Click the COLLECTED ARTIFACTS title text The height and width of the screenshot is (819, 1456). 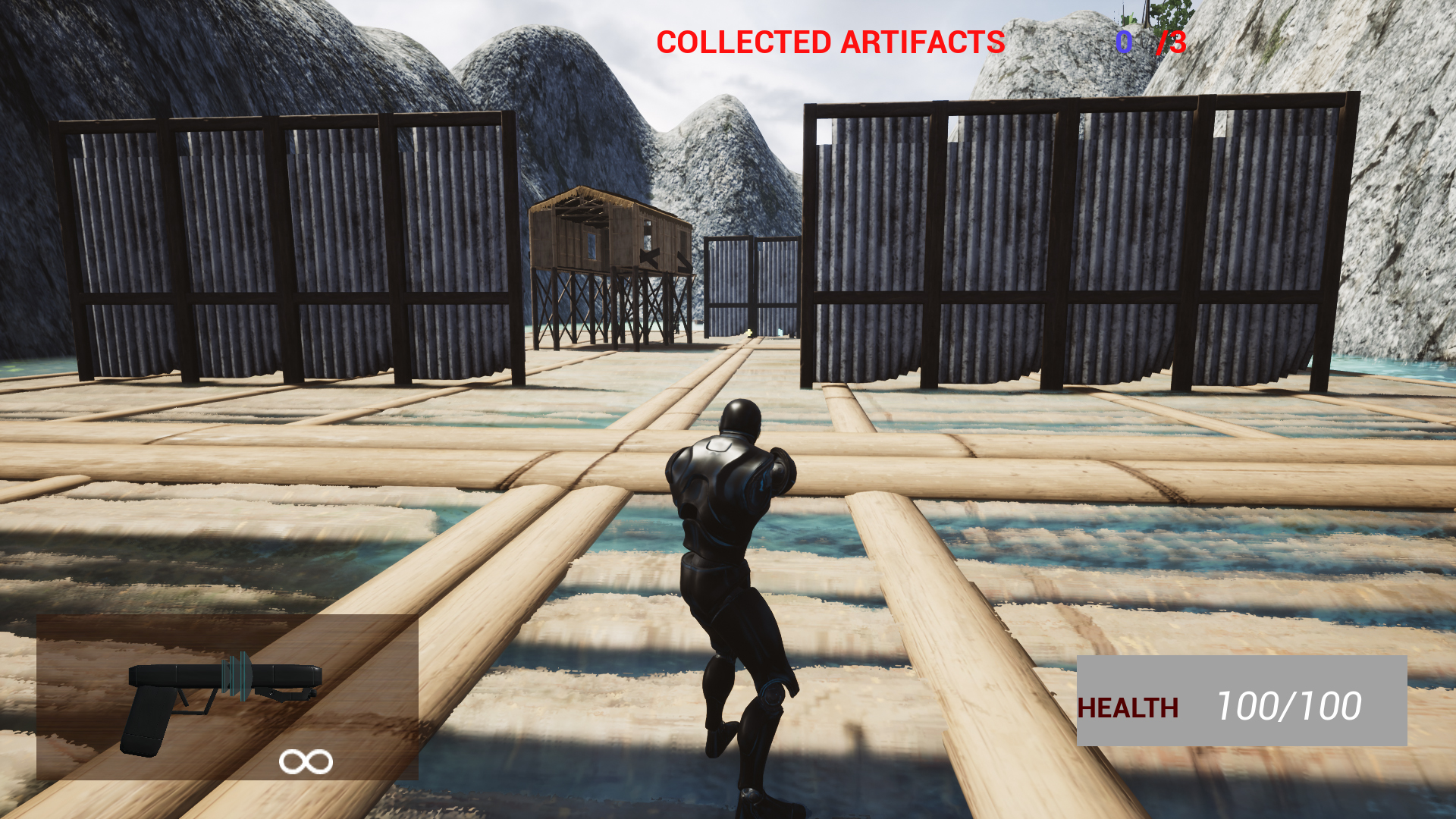point(830,43)
